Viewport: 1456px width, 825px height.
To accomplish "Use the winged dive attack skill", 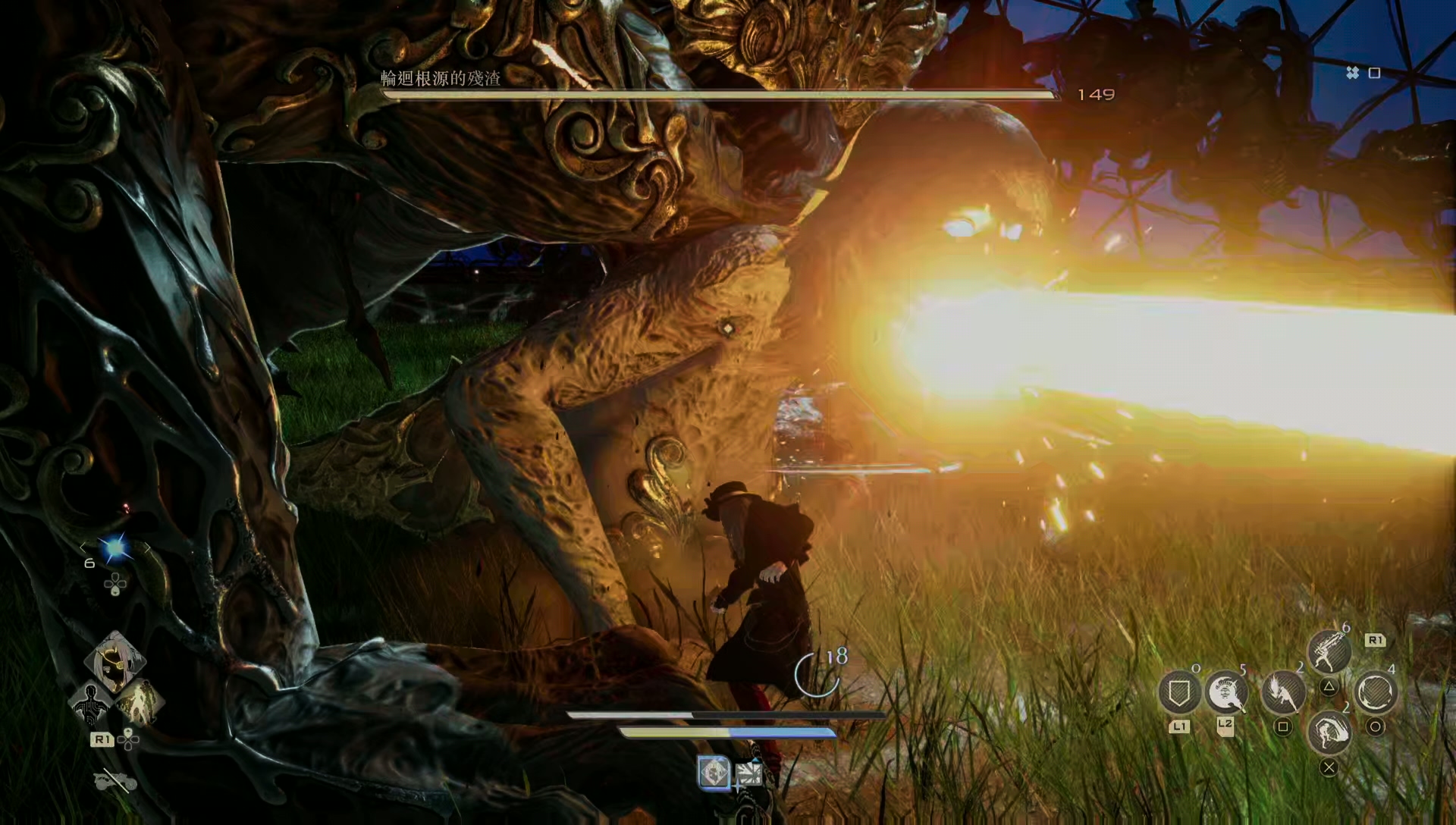I will coord(1283,692).
